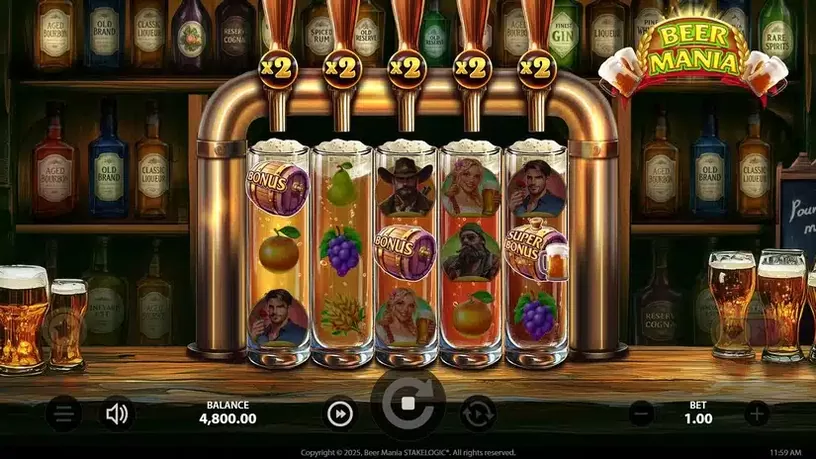Open the autoplay circular arrows button
Screen dimensions: 816x459
[x=477, y=413]
